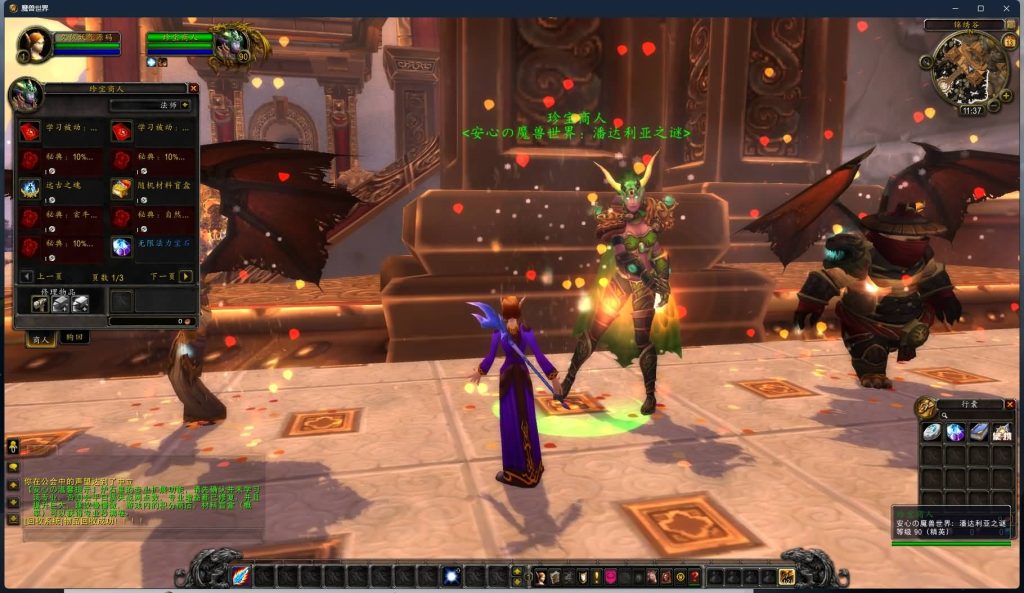Activate the glowing blue orb action slot

coord(452,576)
